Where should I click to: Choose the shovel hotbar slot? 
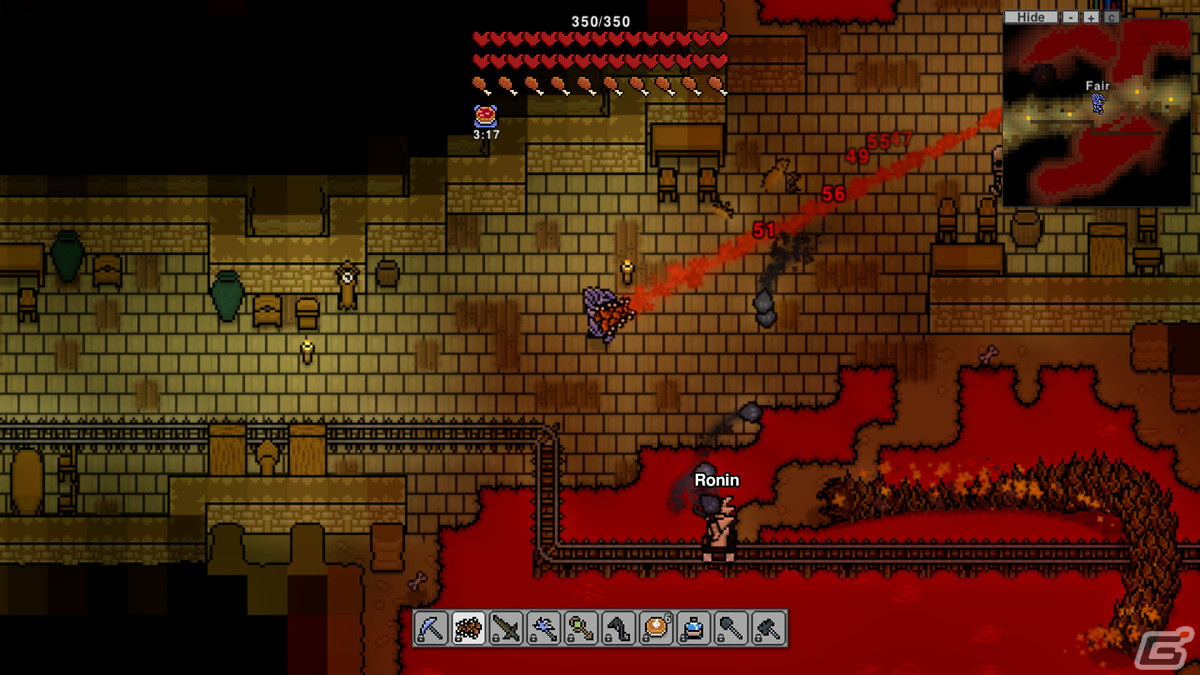pyautogui.click(x=731, y=628)
